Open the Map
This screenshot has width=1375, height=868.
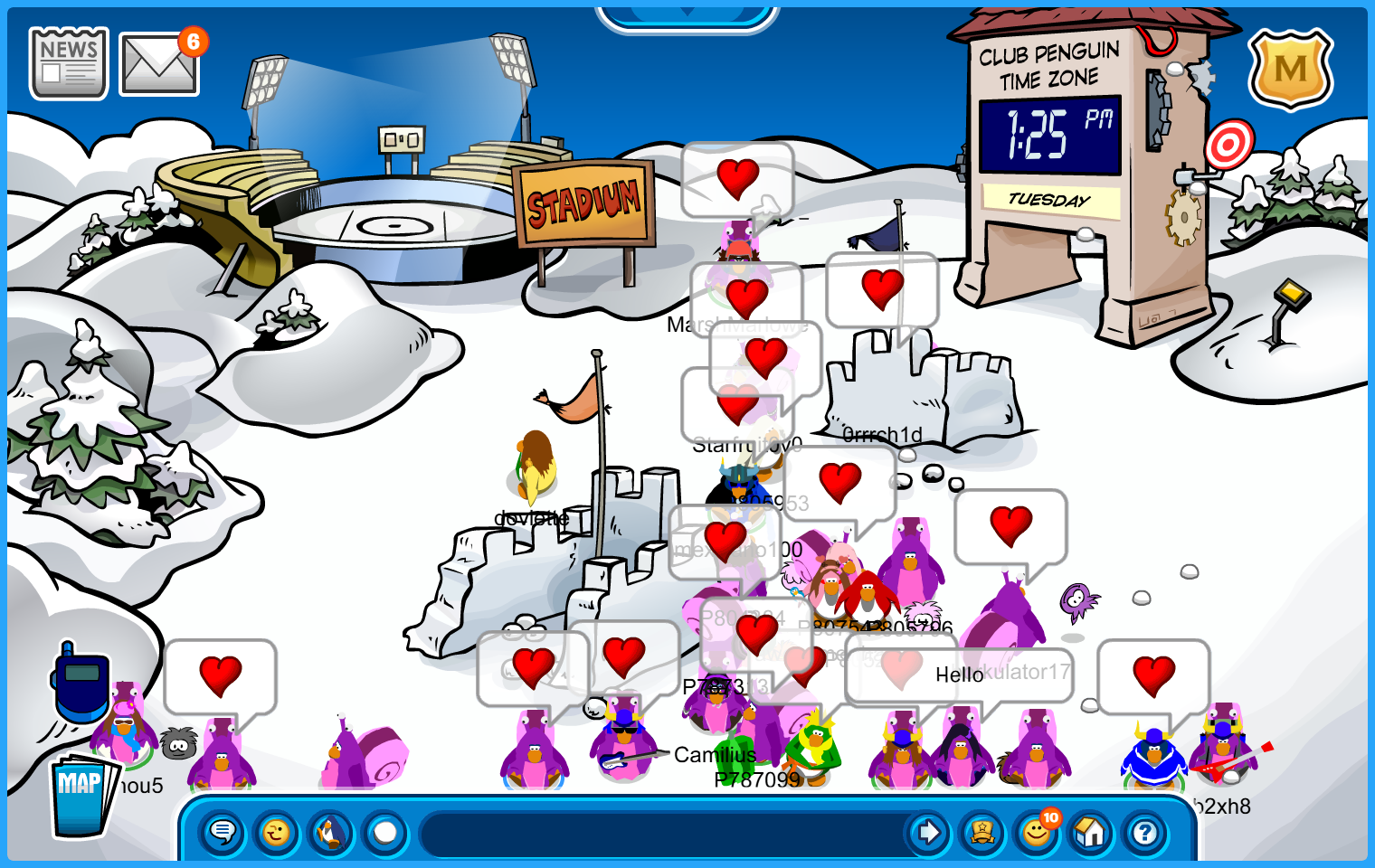pos(82,796)
